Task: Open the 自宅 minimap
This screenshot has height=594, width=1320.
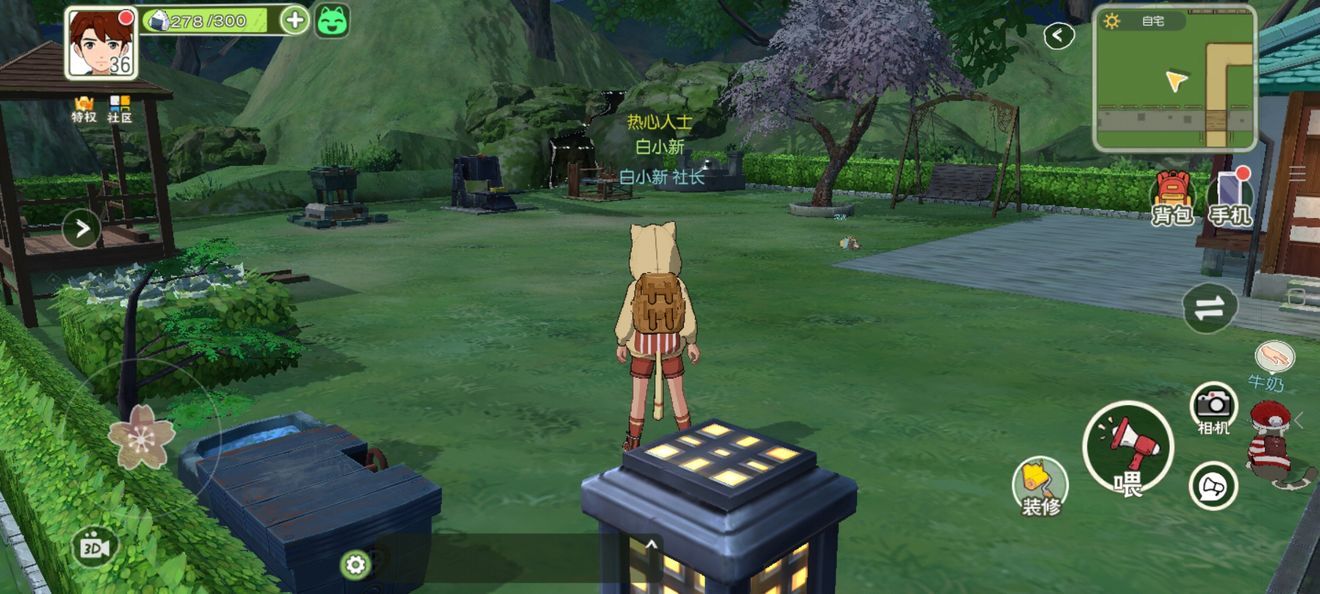Action: click(1174, 78)
